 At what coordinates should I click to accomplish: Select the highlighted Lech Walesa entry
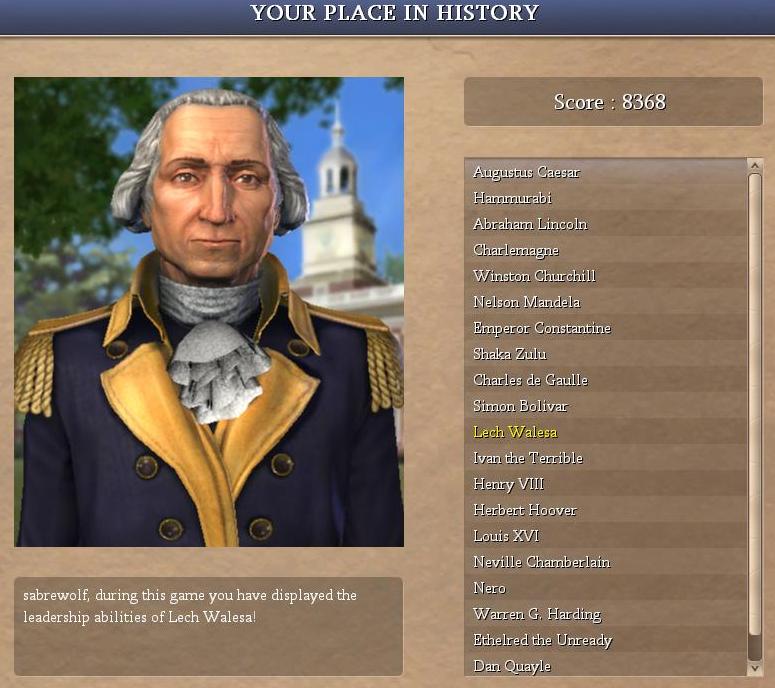(515, 432)
